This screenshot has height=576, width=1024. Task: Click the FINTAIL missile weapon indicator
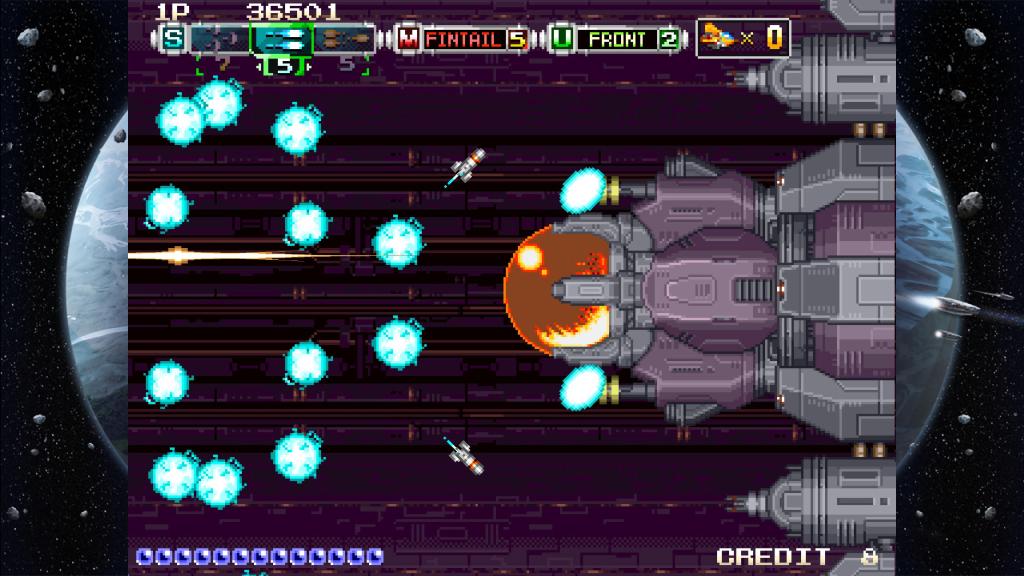tap(465, 40)
